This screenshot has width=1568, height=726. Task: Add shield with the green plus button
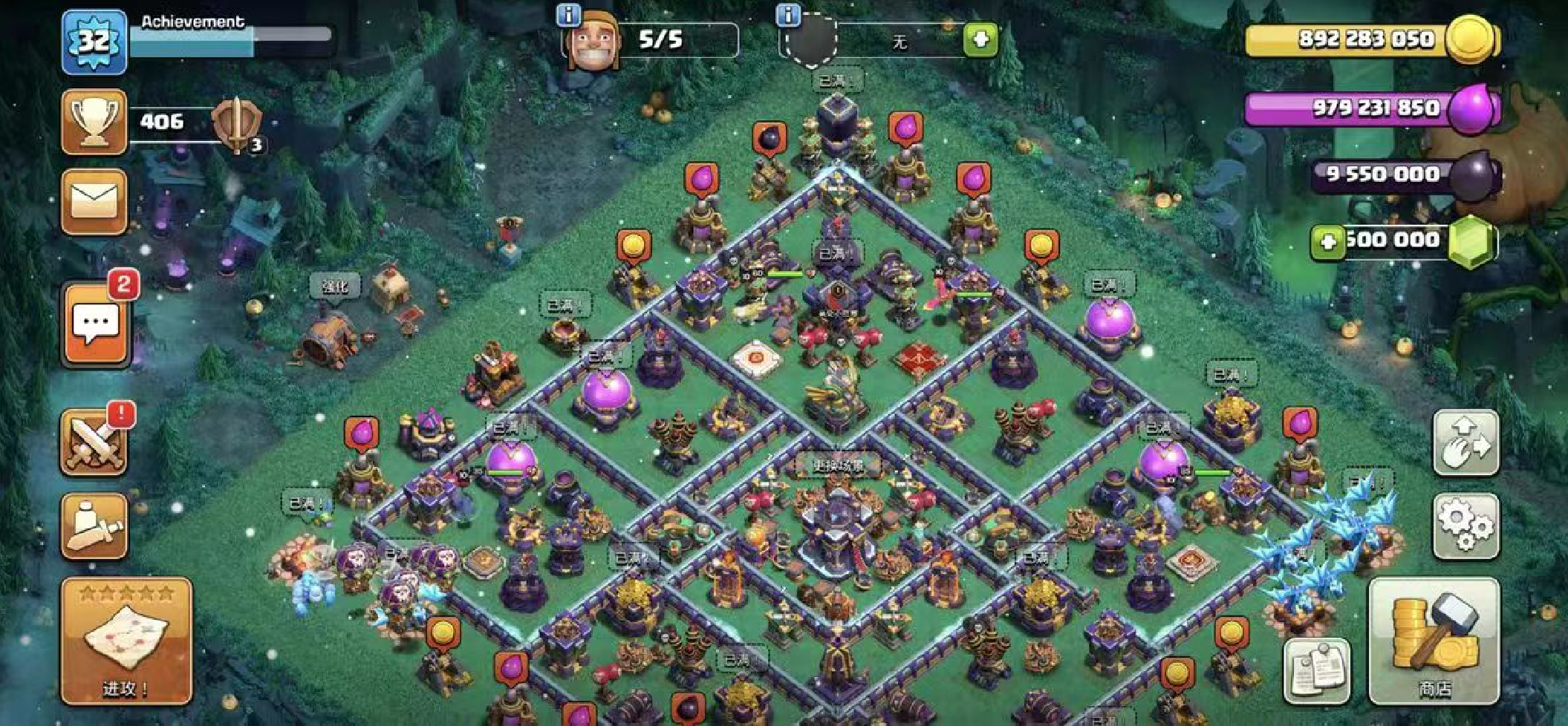[x=980, y=39]
